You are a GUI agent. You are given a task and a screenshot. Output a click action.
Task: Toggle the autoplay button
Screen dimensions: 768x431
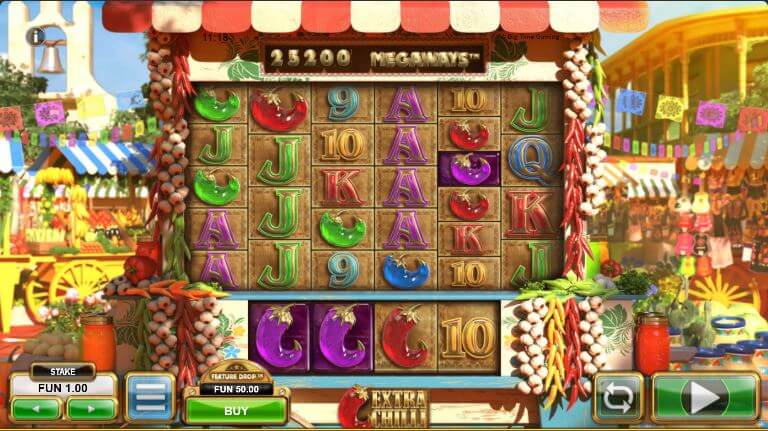pos(617,398)
